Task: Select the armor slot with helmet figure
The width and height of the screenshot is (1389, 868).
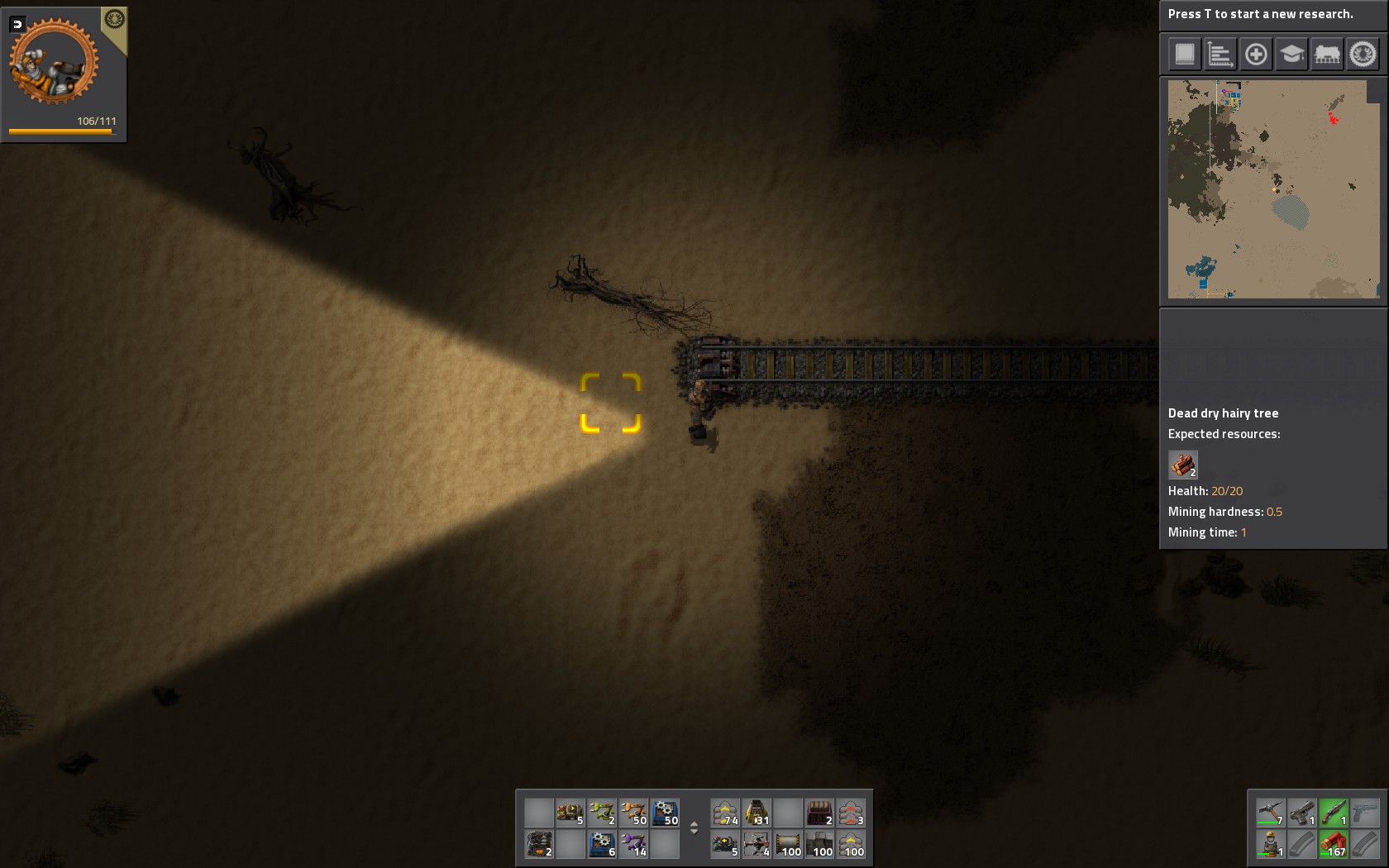Action: (x=1270, y=844)
